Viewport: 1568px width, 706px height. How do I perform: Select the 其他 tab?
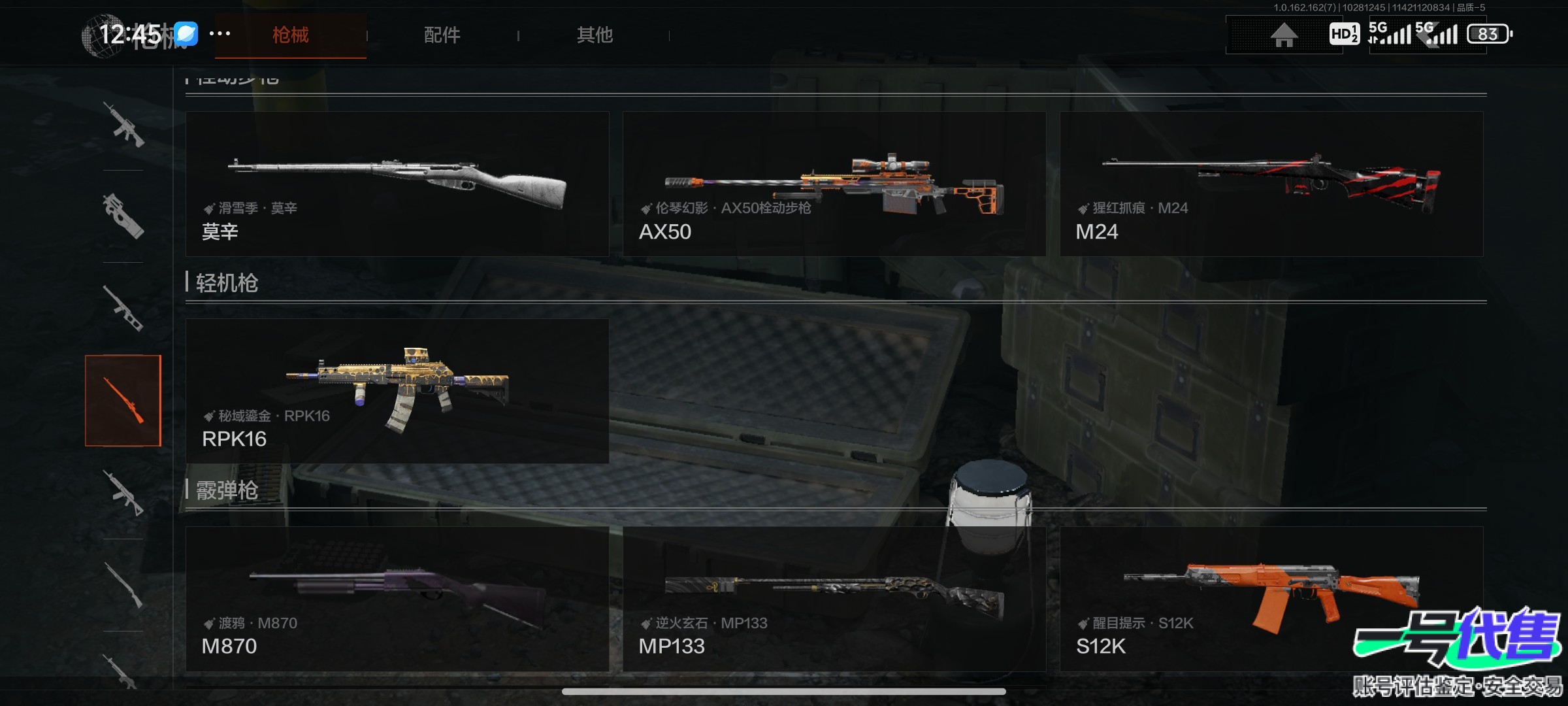tap(595, 35)
